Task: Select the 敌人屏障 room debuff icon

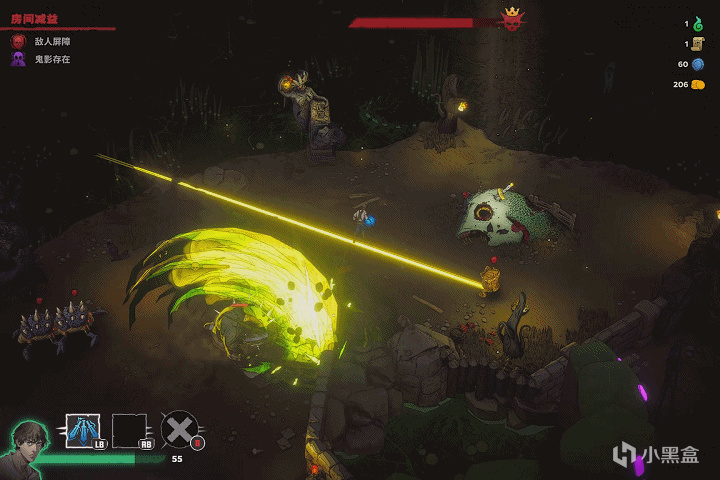Action: pyautogui.click(x=18, y=42)
